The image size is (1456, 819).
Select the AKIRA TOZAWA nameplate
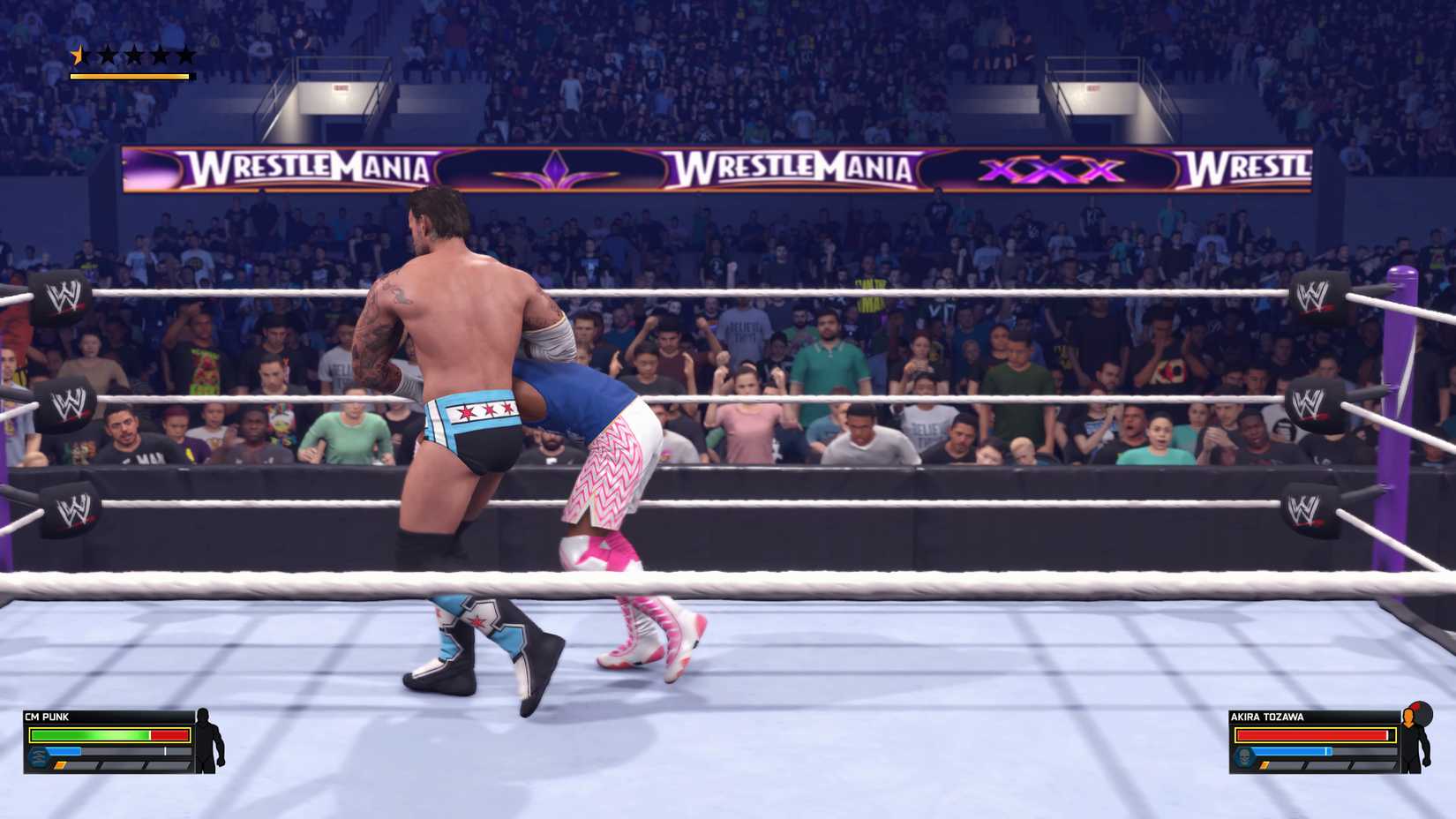pyautogui.click(x=1266, y=717)
